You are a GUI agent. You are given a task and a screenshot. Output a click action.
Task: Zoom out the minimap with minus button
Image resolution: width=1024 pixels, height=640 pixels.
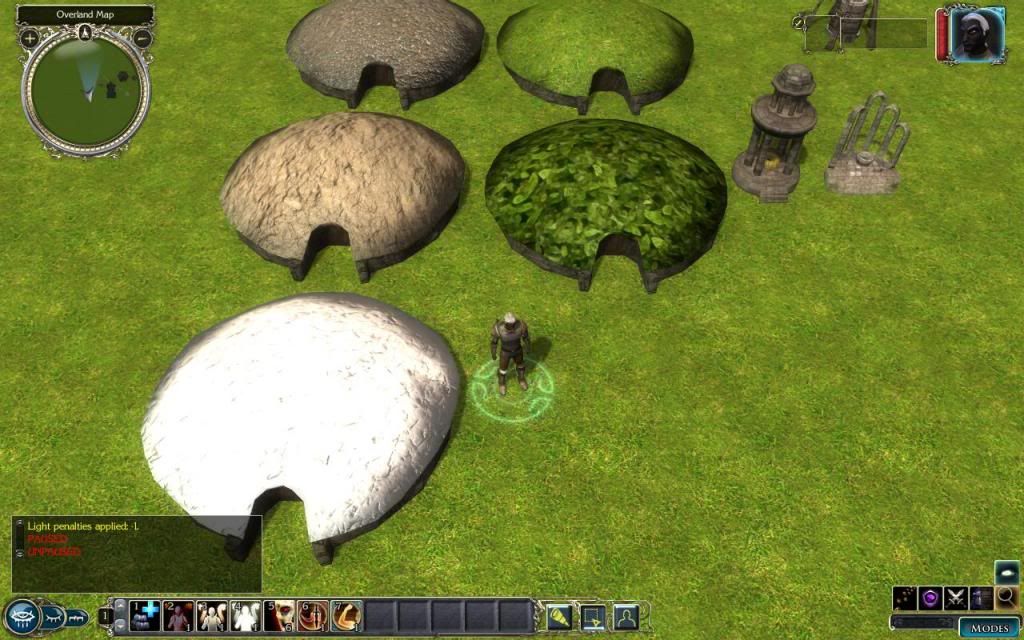click(x=142, y=39)
